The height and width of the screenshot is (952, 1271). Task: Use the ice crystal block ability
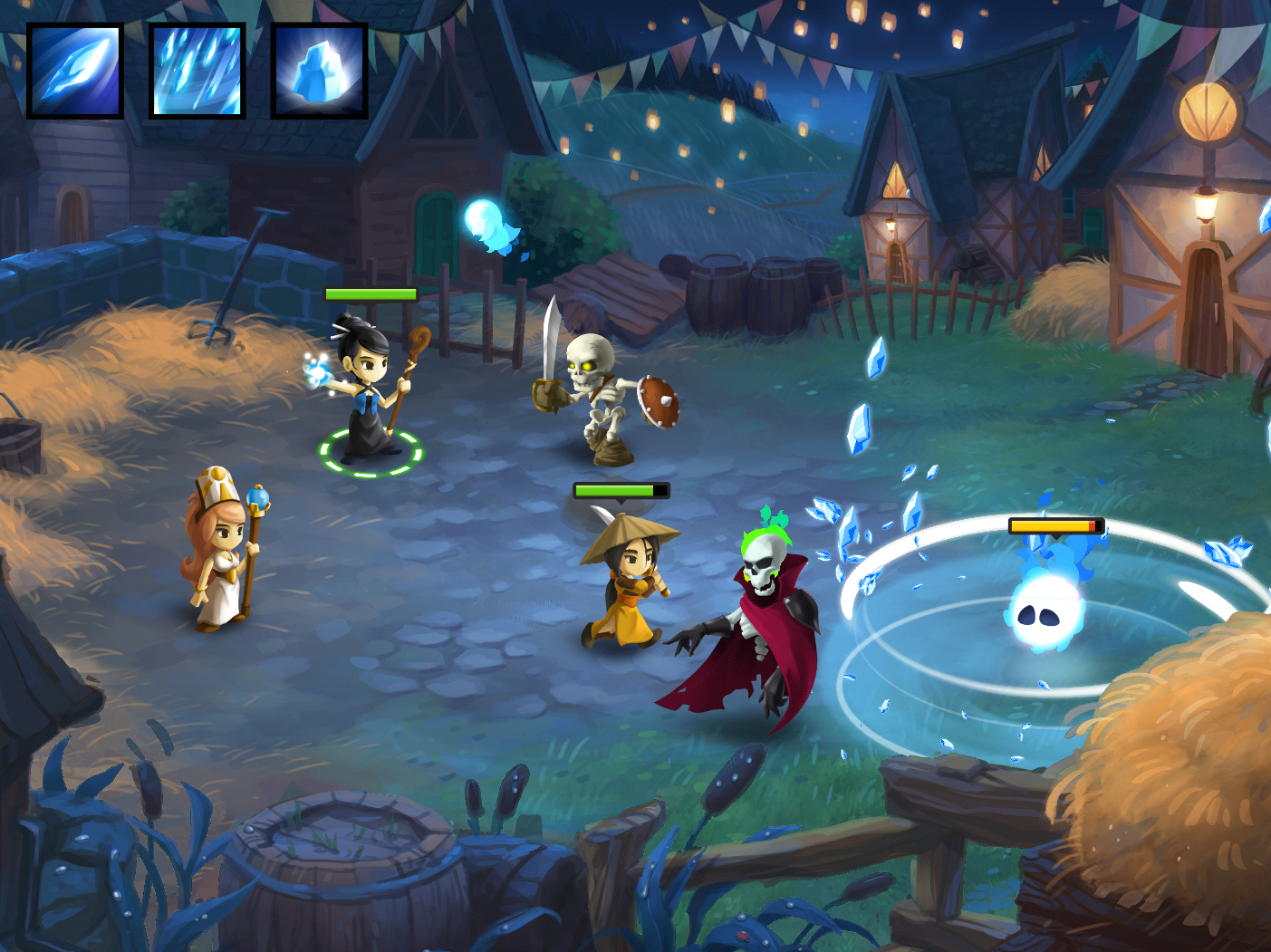click(x=320, y=72)
